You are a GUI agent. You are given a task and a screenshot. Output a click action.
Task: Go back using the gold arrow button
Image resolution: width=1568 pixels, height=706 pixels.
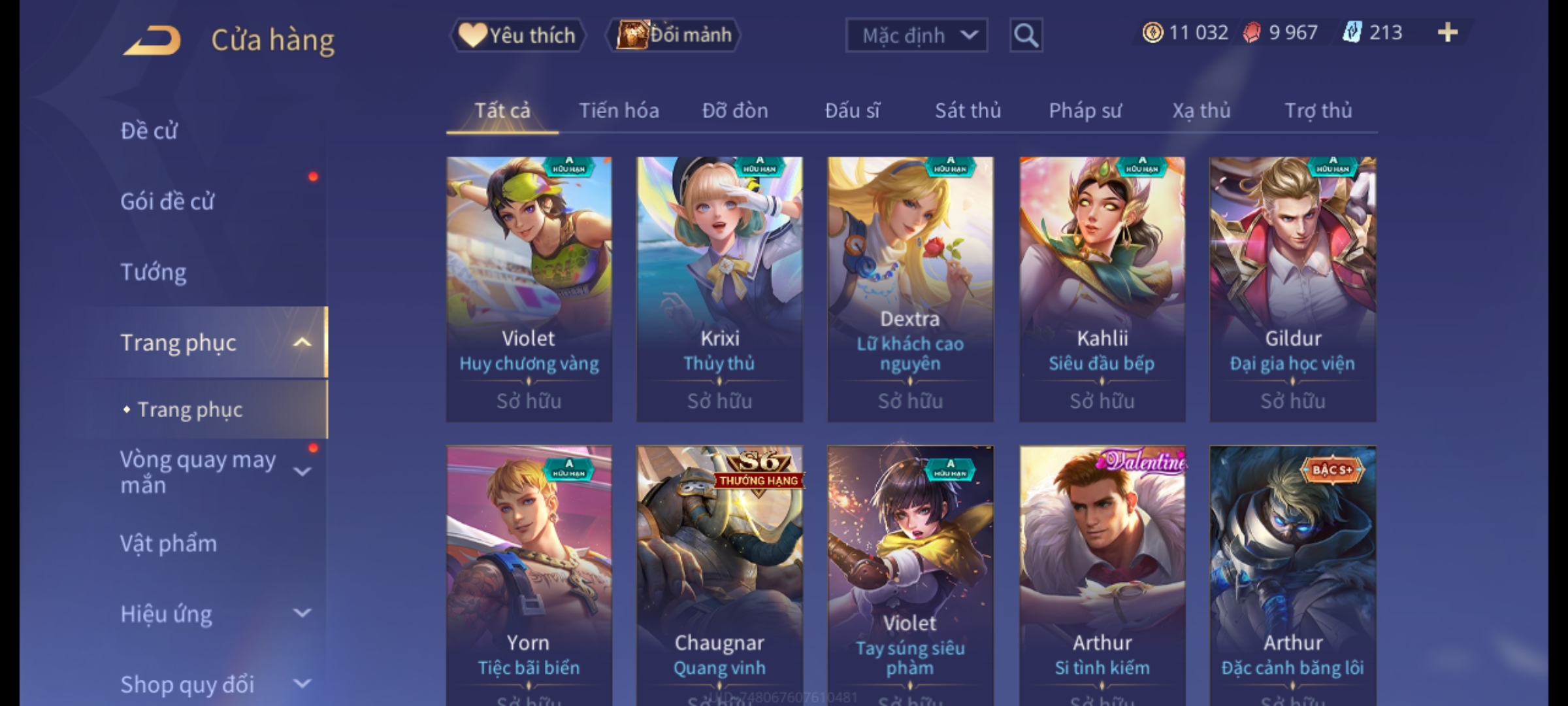152,41
